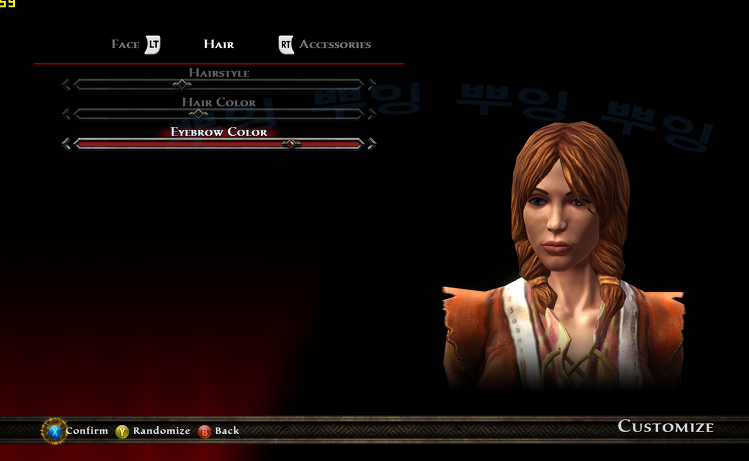Click the Hairstyle slider bar
Image resolution: width=749 pixels, height=461 pixels.
coord(218,85)
